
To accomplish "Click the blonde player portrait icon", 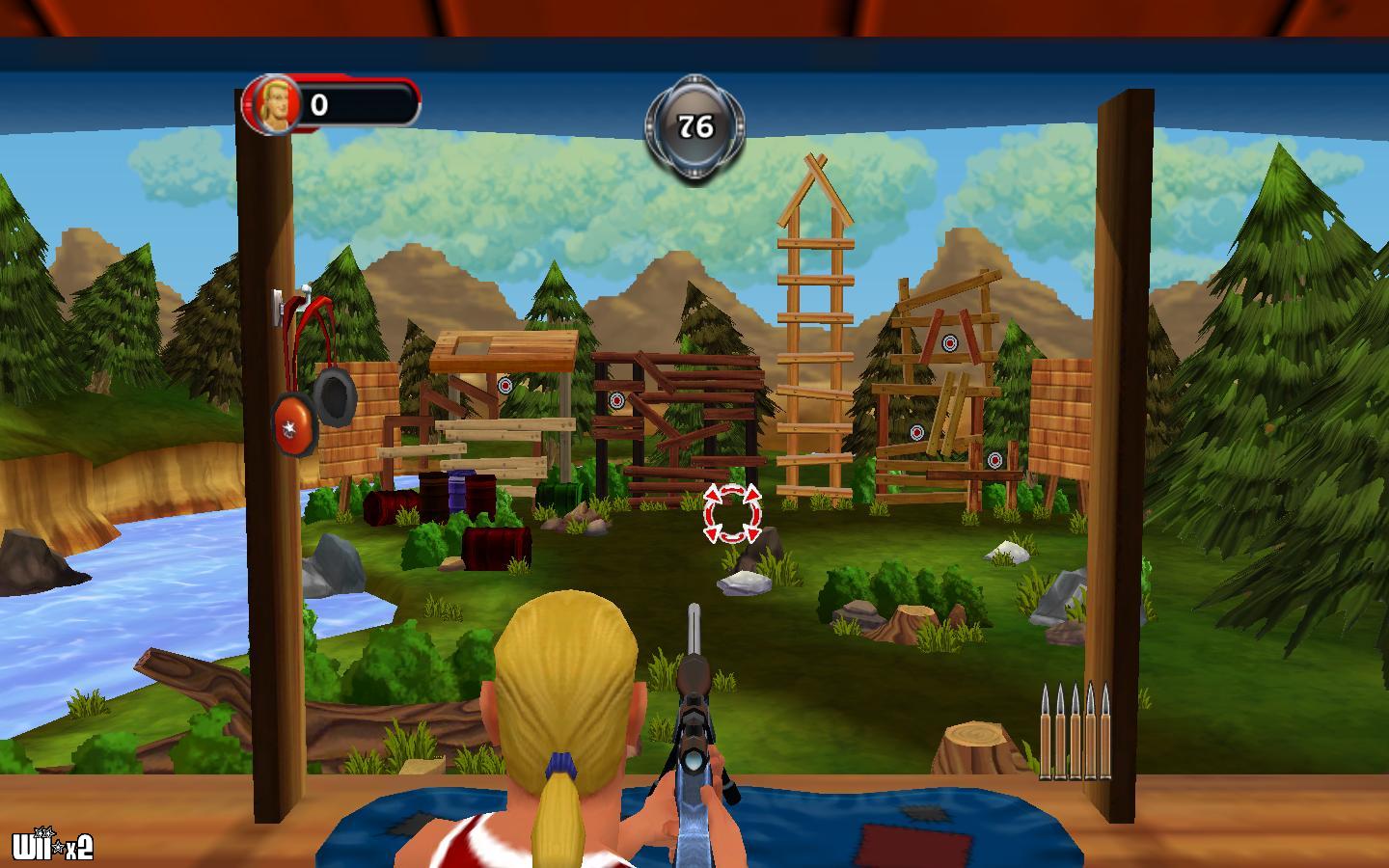I will pos(273,104).
